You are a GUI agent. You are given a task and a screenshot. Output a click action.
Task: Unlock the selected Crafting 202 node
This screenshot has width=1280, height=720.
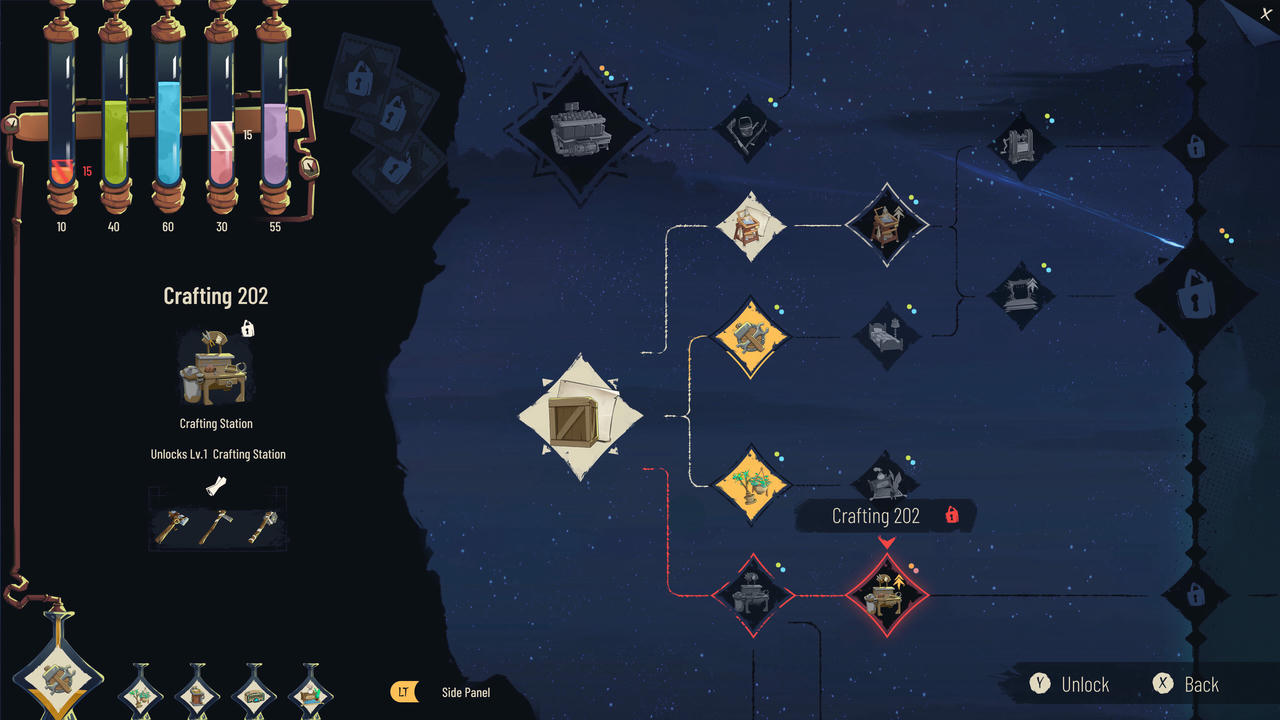(x=1071, y=684)
